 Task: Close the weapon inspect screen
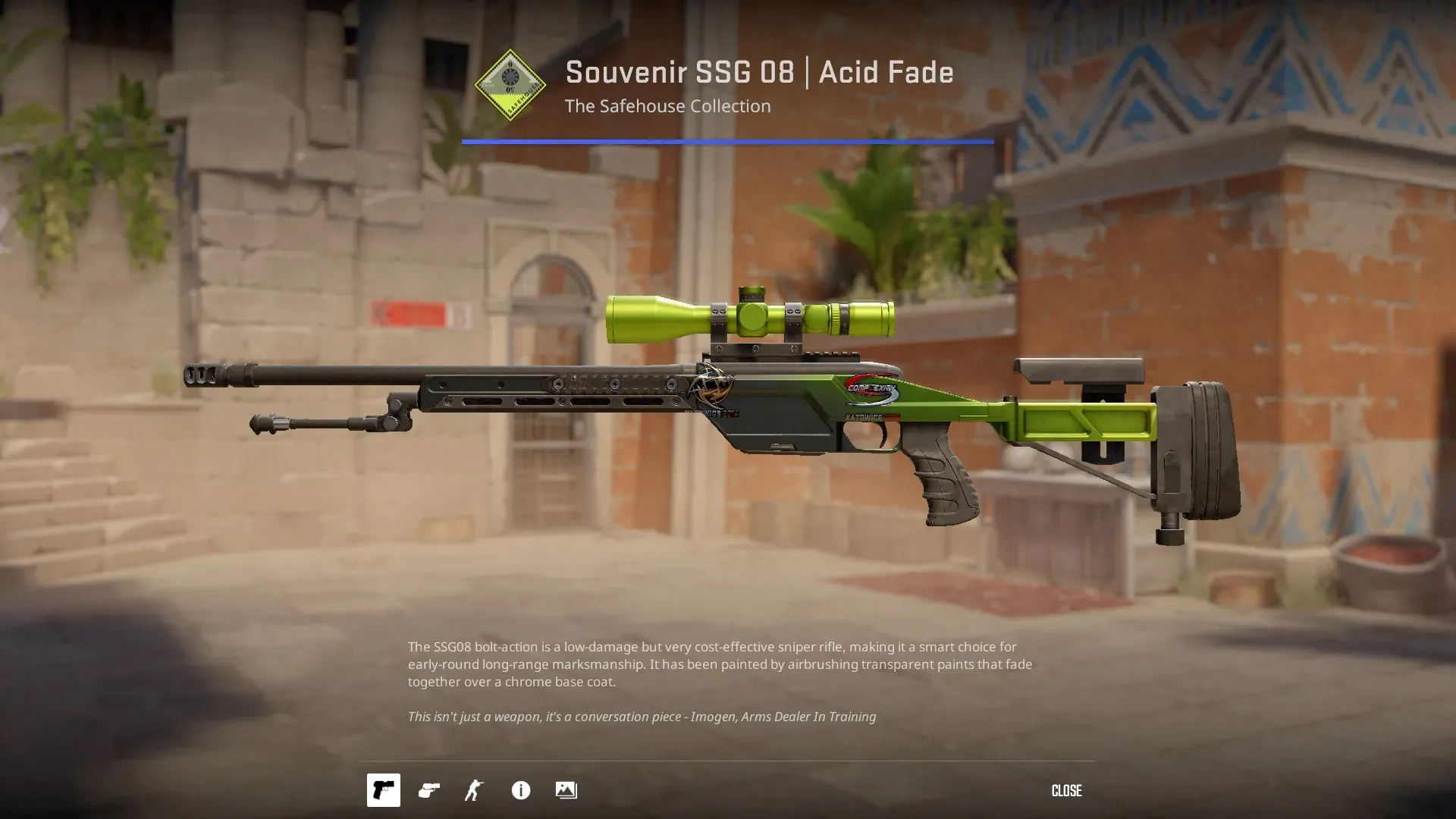pos(1066,790)
